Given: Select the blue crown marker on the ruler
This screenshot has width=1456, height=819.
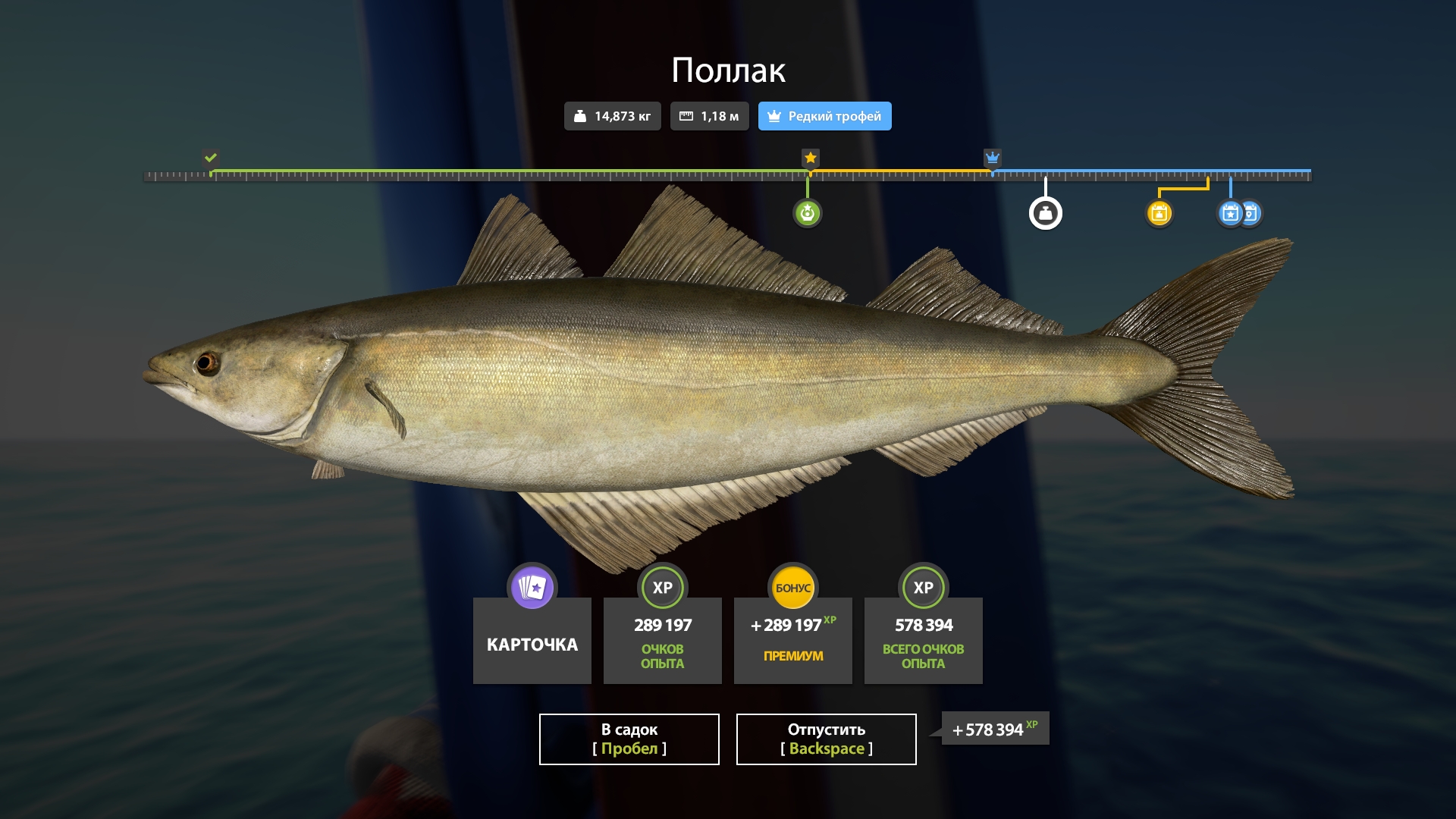Looking at the screenshot, I should [x=992, y=159].
